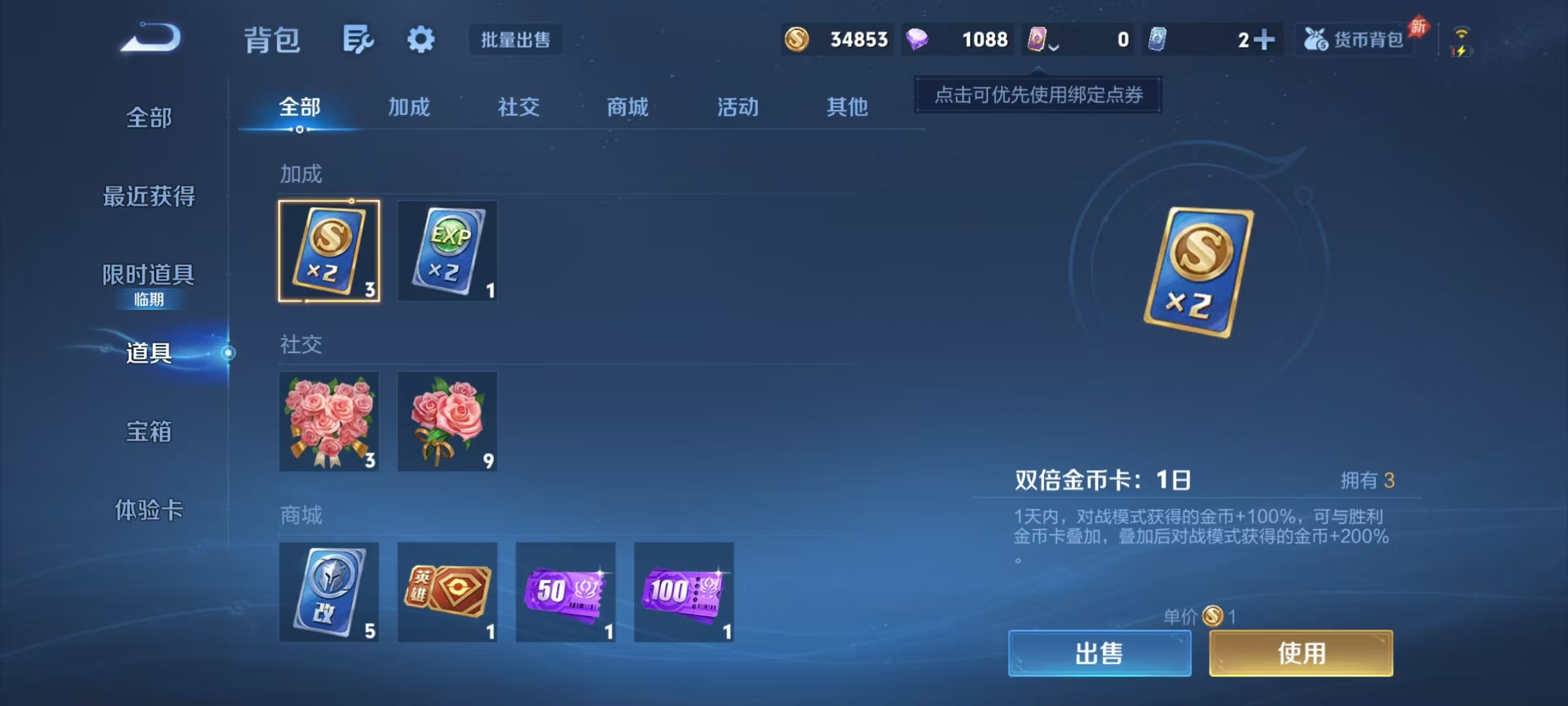Click the 使用 use button
Image resolution: width=1568 pixels, height=706 pixels.
pos(1300,653)
